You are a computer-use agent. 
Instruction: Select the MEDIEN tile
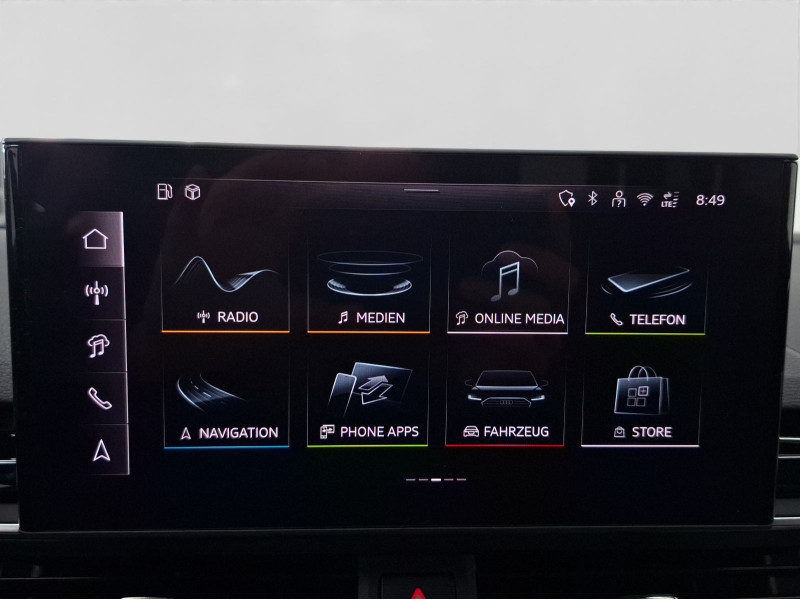[368, 285]
